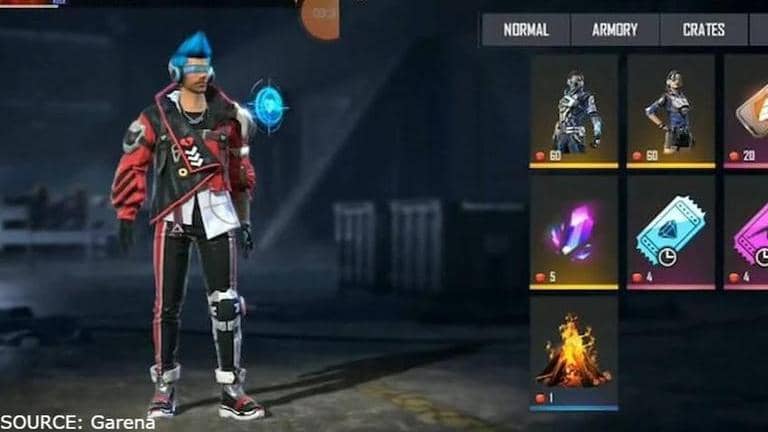Choose the female character bundle costing 60

tap(670, 110)
